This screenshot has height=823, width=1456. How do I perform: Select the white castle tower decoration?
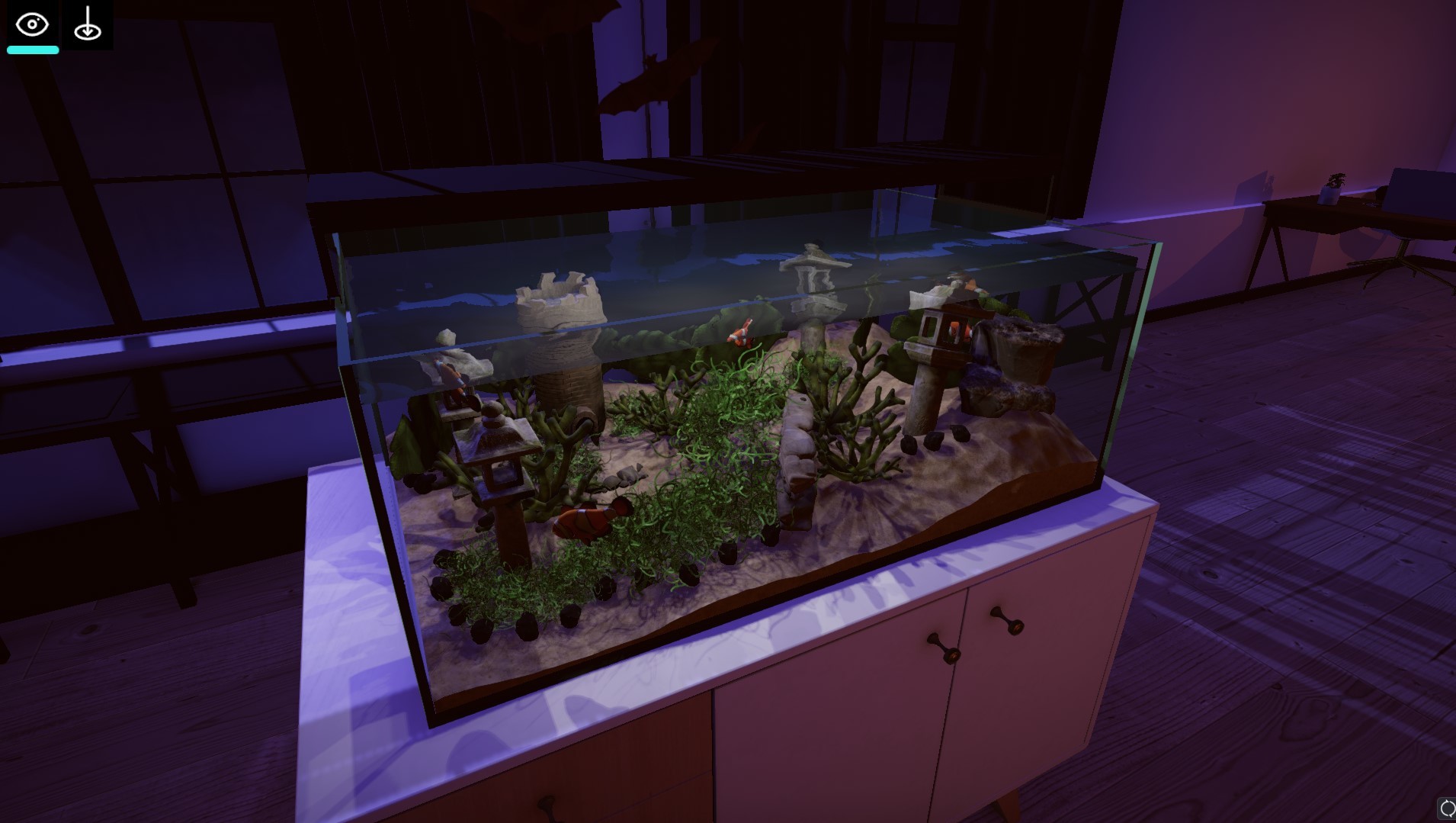(x=560, y=328)
